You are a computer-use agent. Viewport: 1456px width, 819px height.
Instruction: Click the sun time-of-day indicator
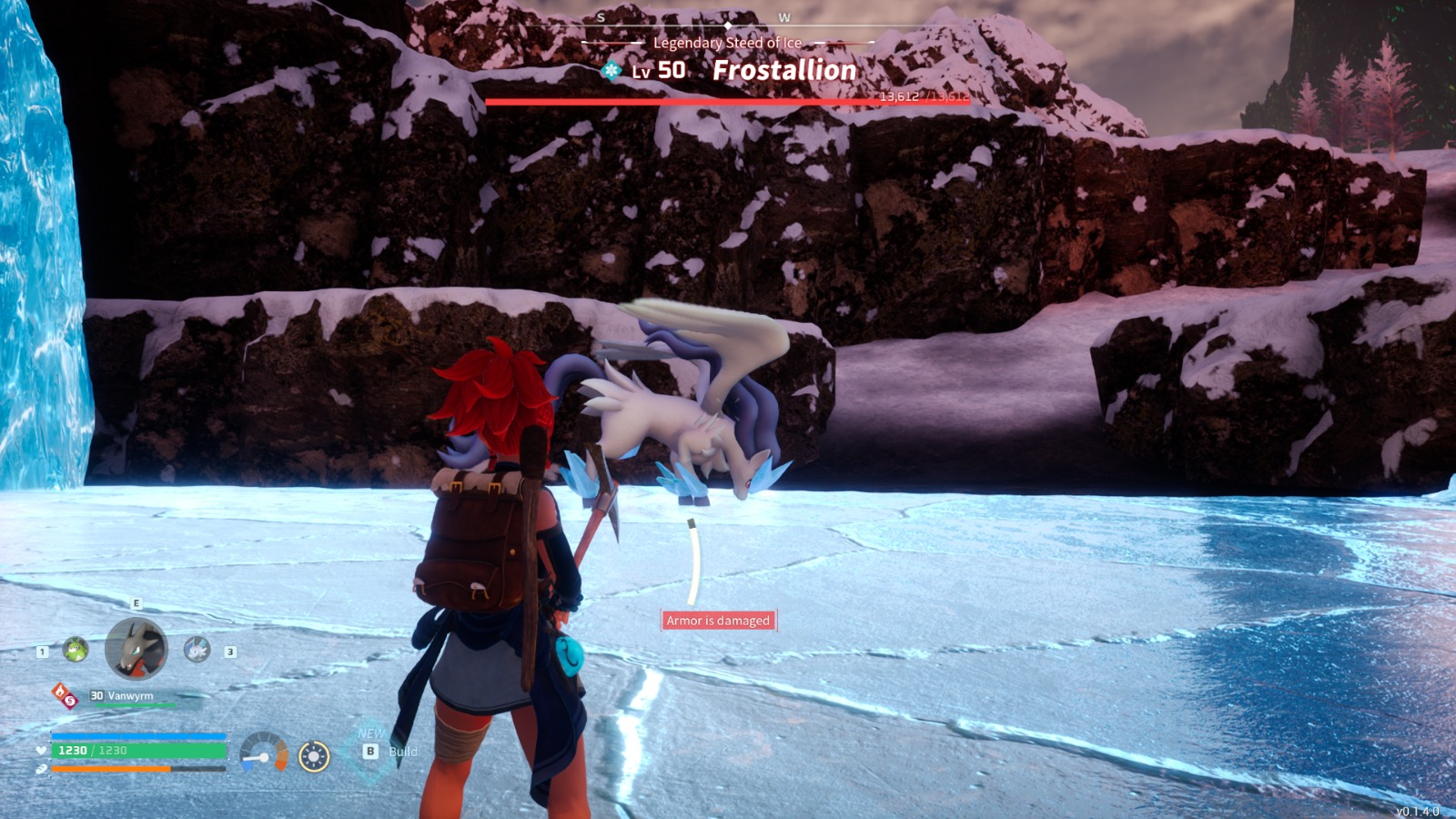coord(314,756)
